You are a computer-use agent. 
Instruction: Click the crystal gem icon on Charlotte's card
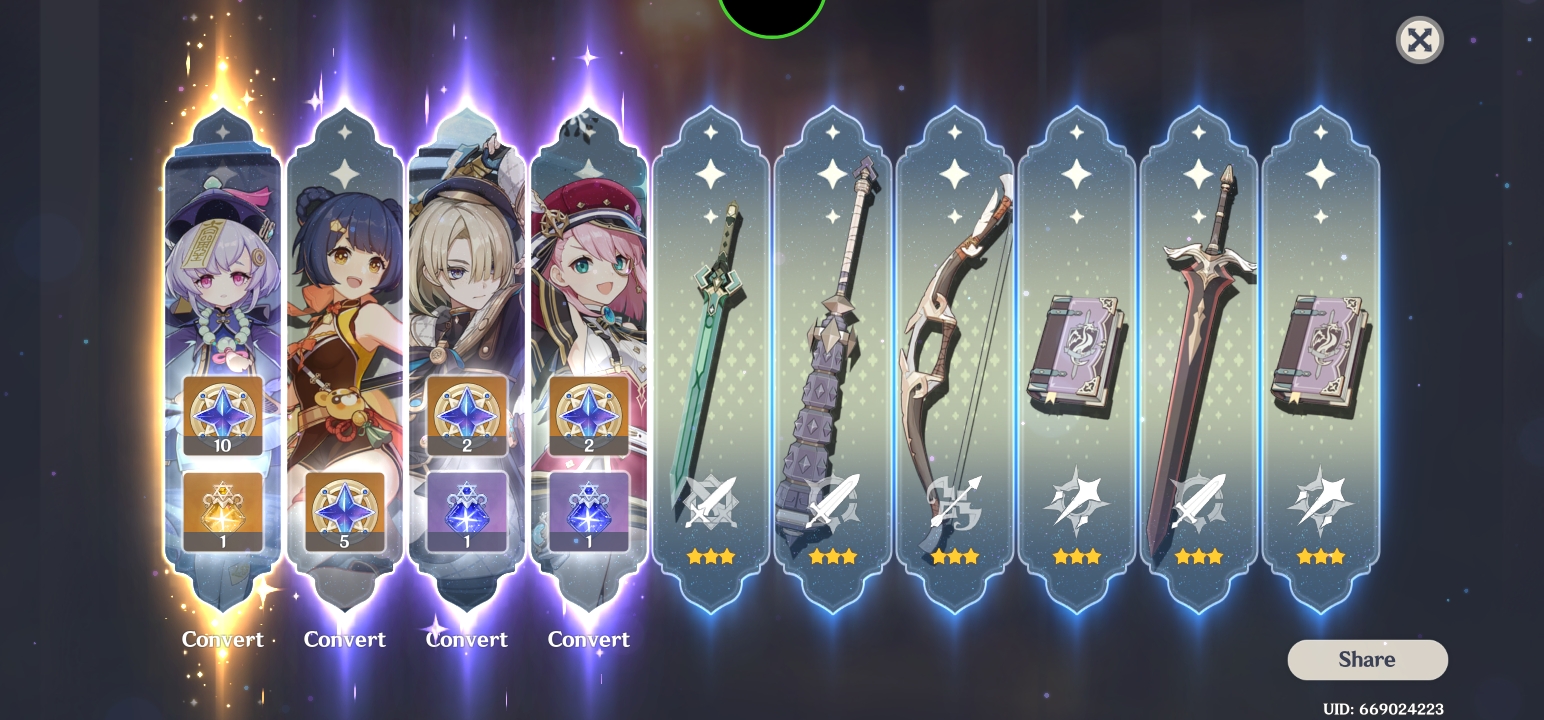589,513
